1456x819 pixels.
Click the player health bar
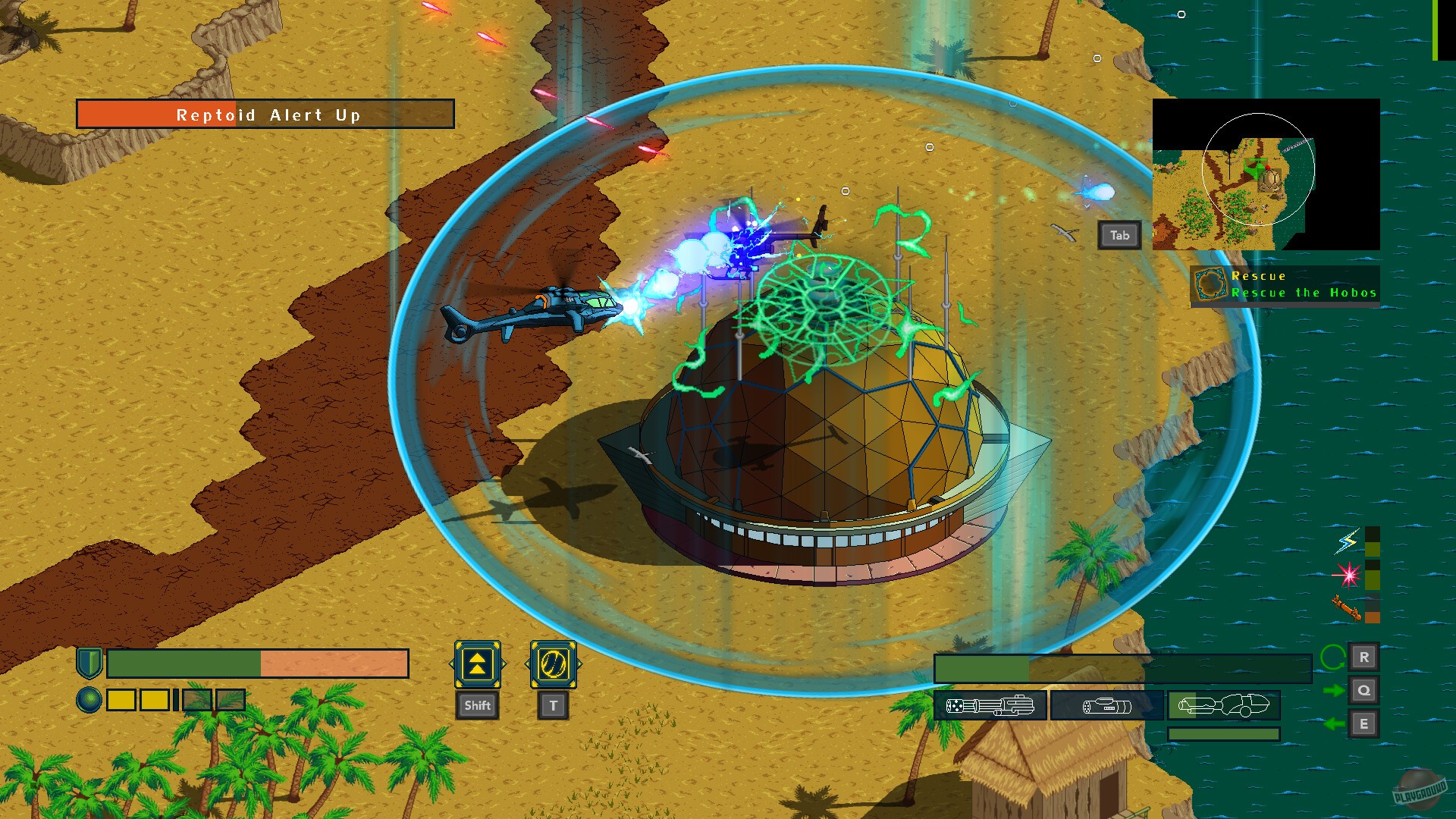tap(254, 664)
